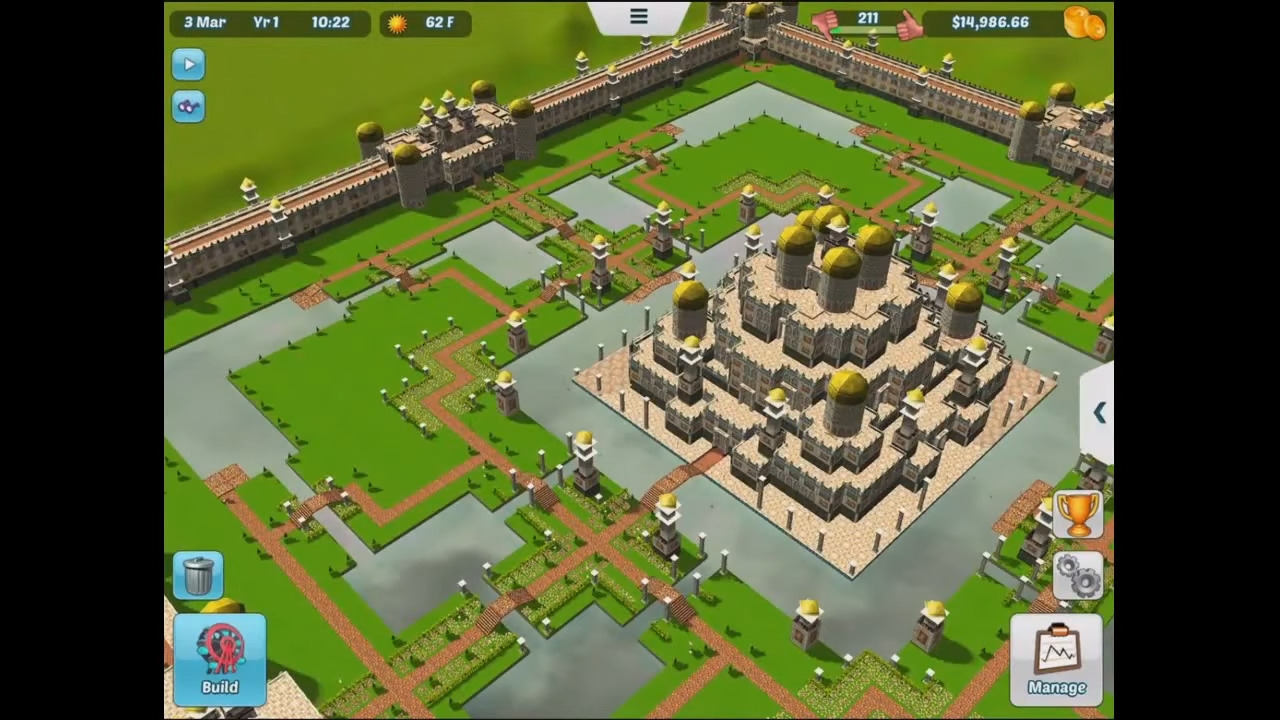Viewport: 1280px width, 720px height.
Task: Click the gold coins currency icon
Action: pyautogui.click(x=1085, y=22)
